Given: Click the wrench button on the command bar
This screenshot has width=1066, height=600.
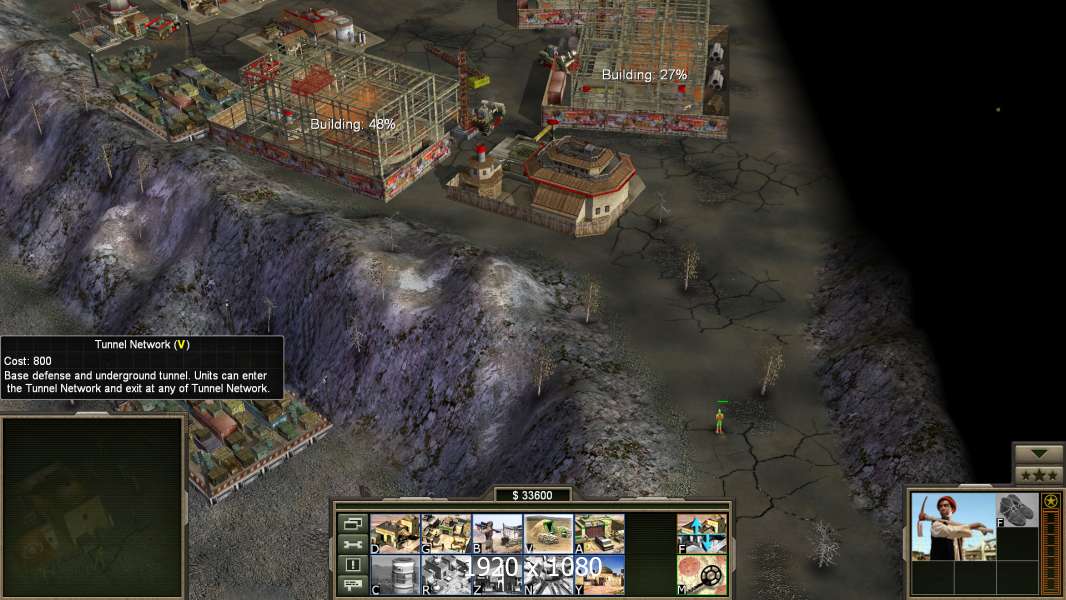Looking at the screenshot, I should click(351, 544).
